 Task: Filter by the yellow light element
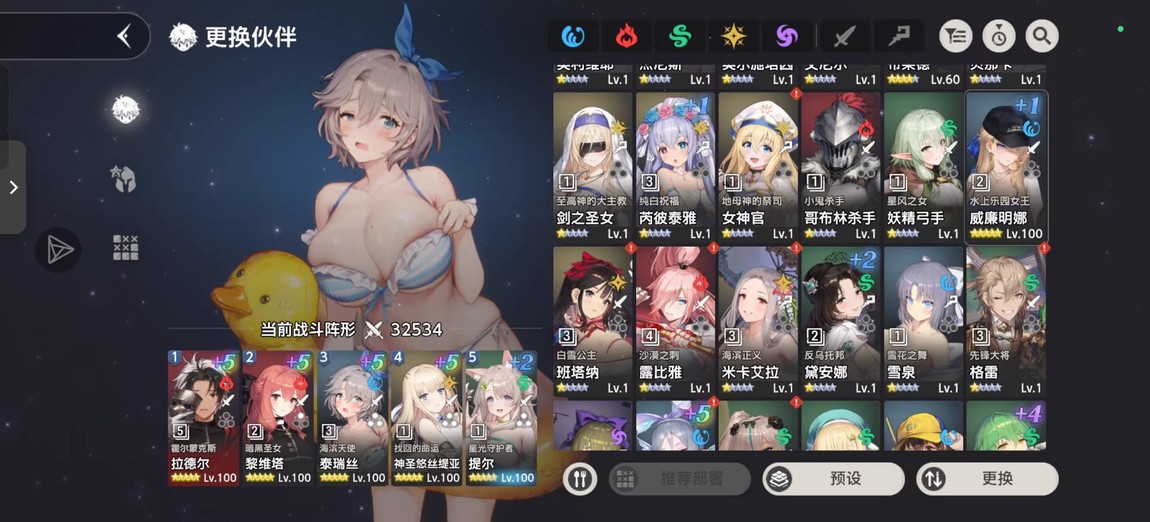[734, 37]
